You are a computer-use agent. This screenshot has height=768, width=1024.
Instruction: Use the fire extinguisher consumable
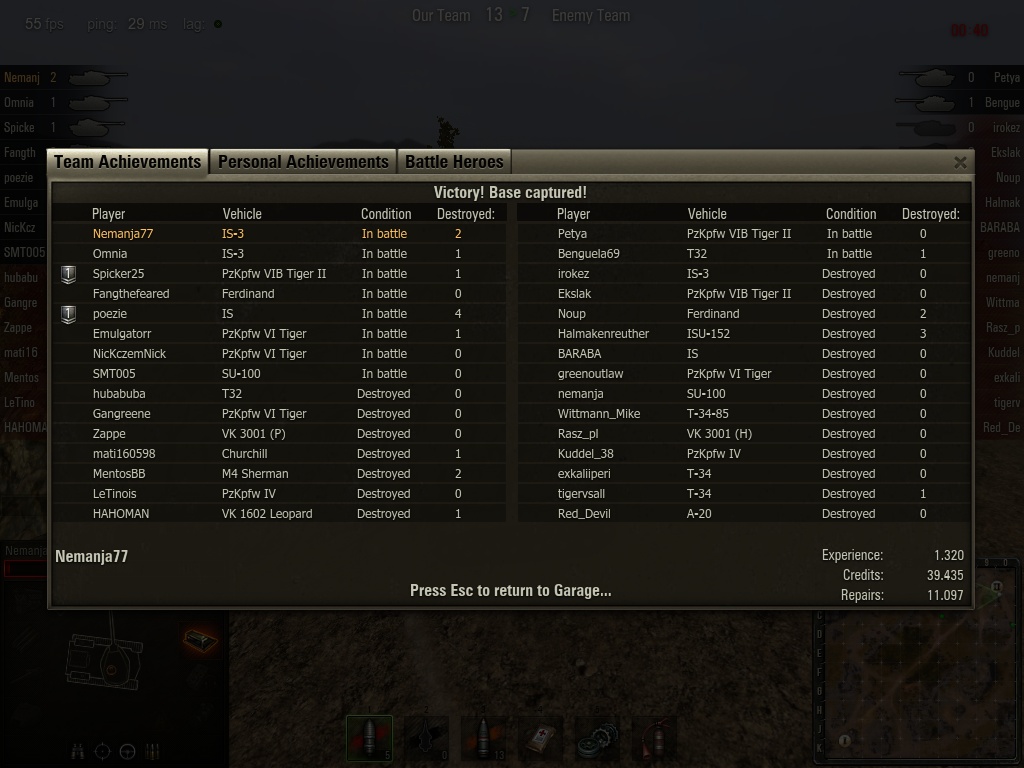(655, 739)
